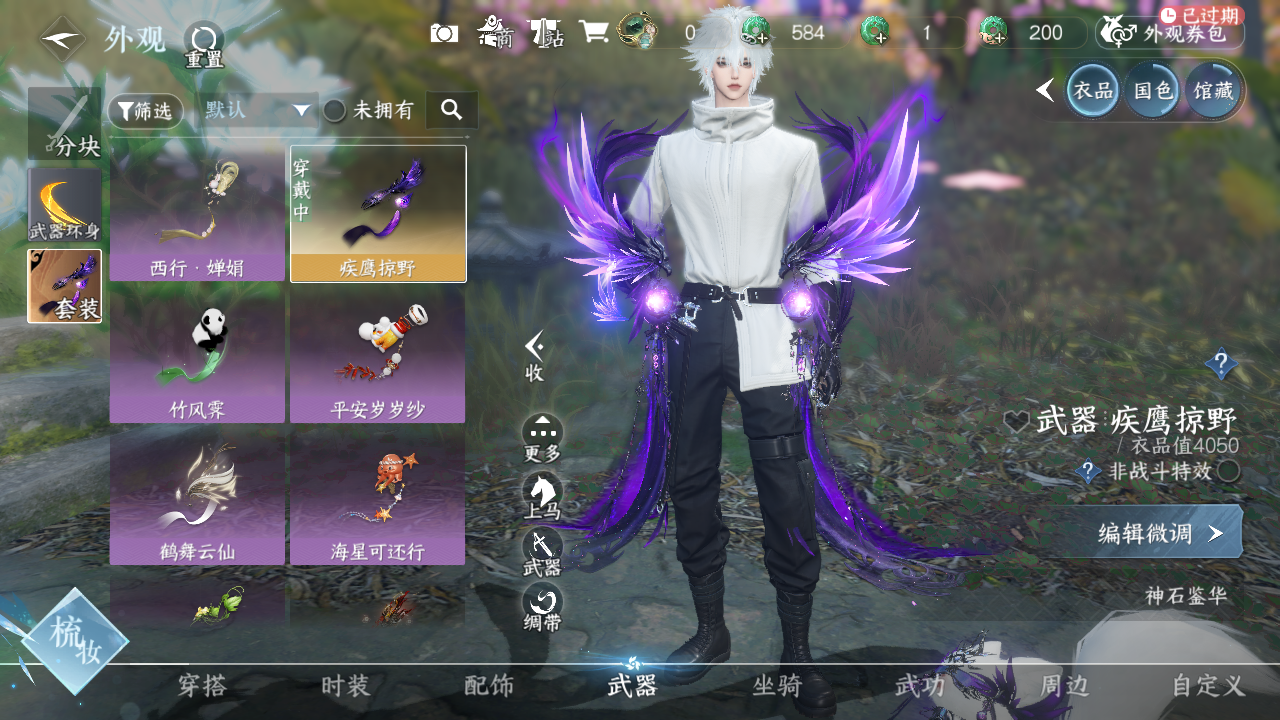Viewport: 1280px width, 720px height.
Task: Toggle the 未拥有 checkbox
Action: [x=335, y=111]
